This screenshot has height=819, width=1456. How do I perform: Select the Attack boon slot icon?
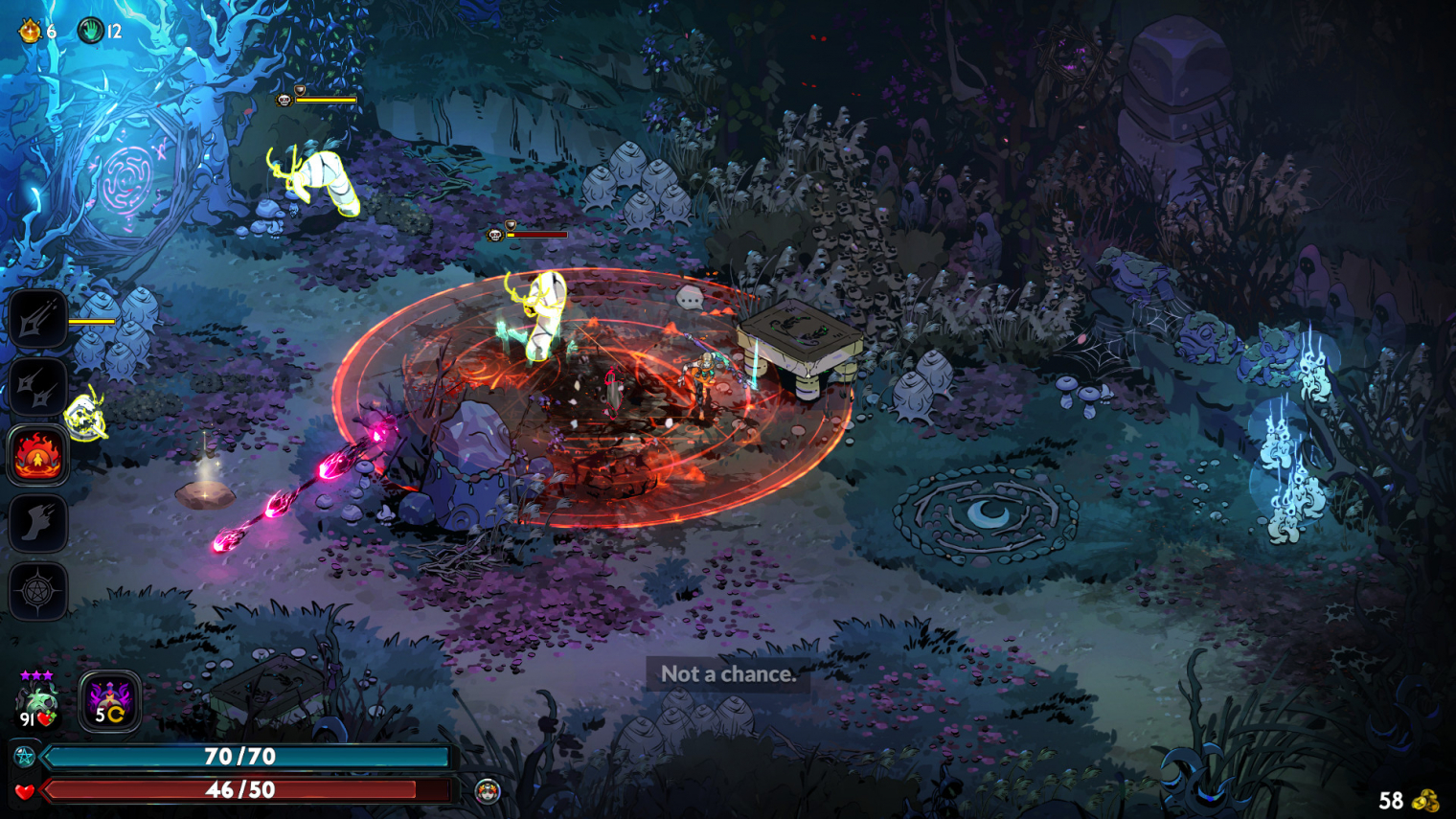37,319
